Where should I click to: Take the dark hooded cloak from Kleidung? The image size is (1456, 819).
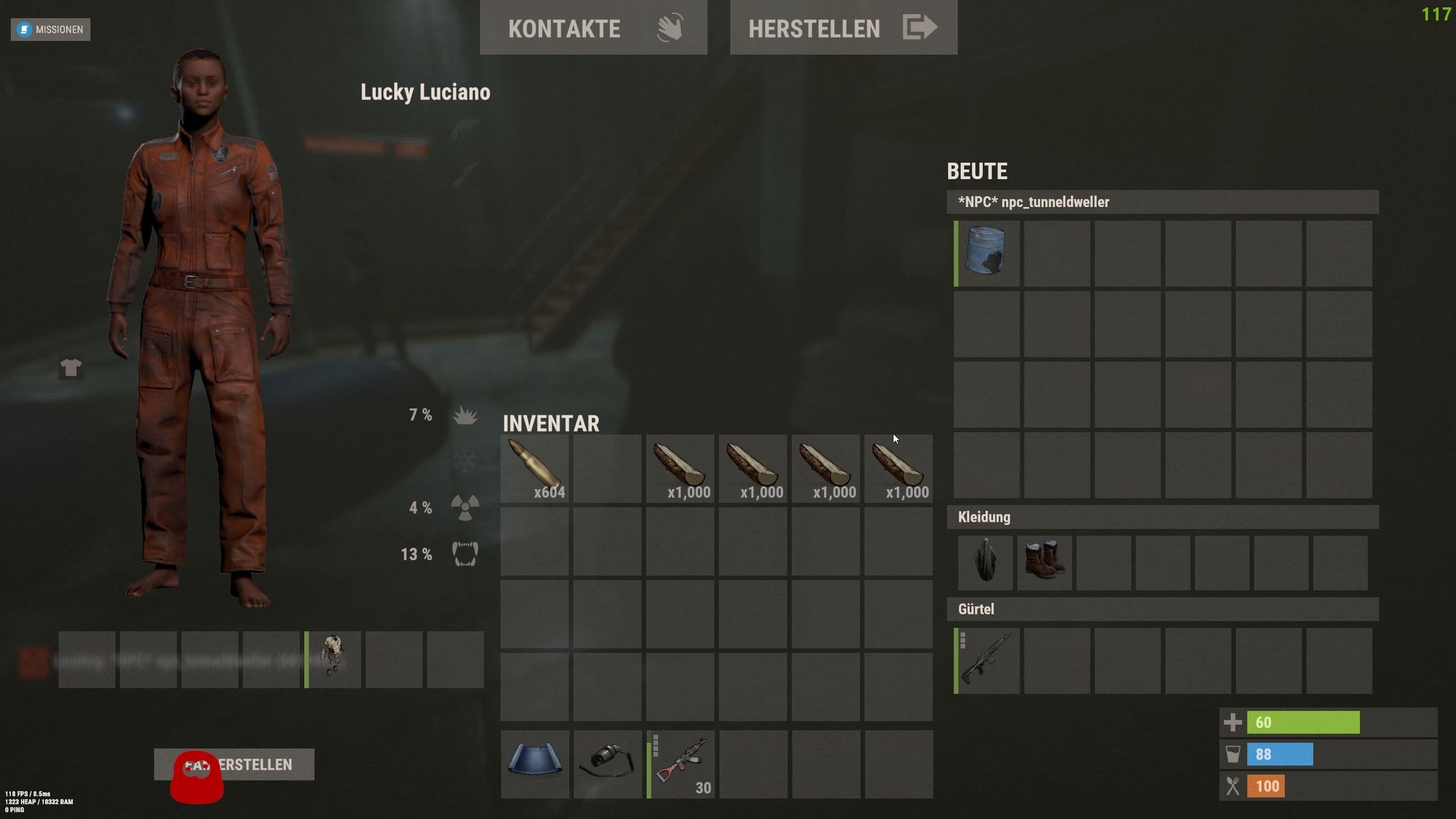pos(985,562)
